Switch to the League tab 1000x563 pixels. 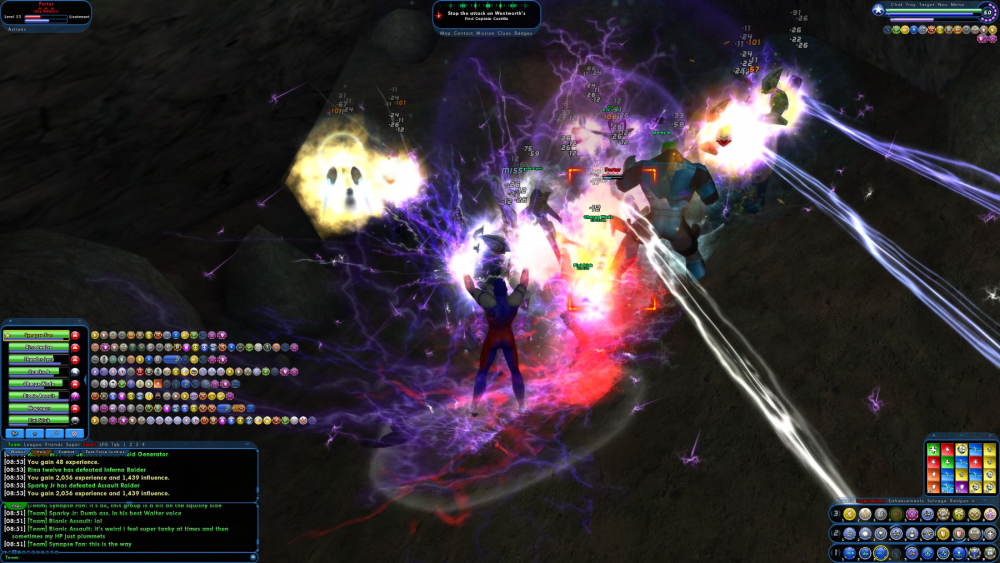click(x=33, y=444)
